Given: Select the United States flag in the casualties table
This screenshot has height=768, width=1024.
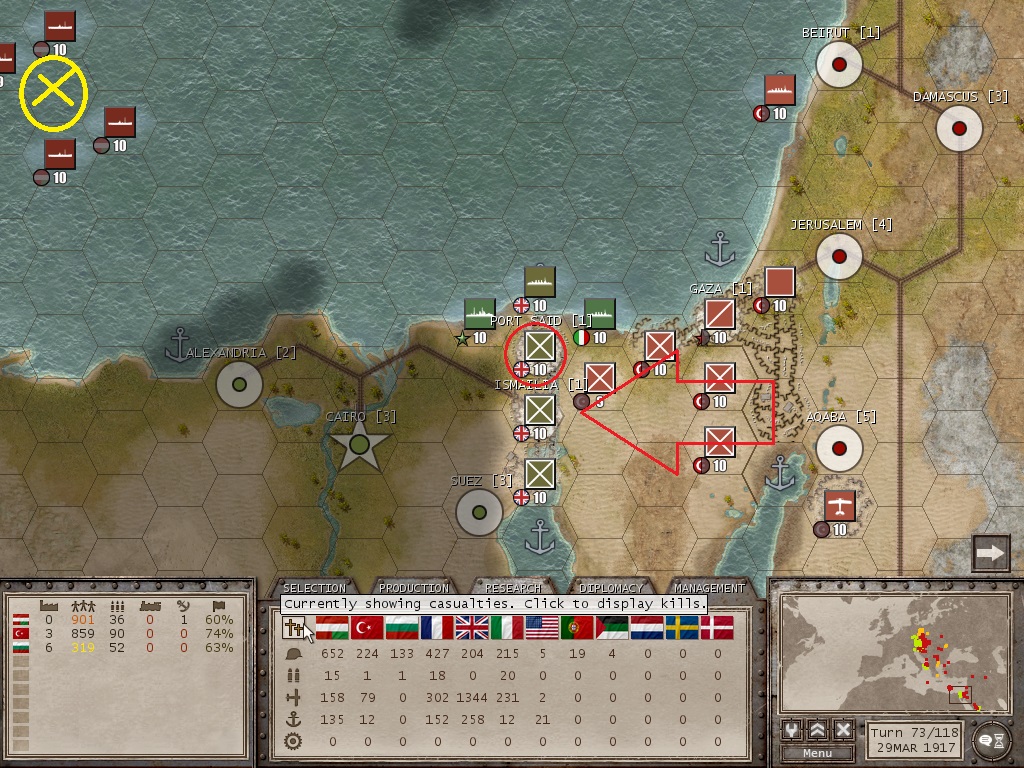Looking at the screenshot, I should (541, 628).
